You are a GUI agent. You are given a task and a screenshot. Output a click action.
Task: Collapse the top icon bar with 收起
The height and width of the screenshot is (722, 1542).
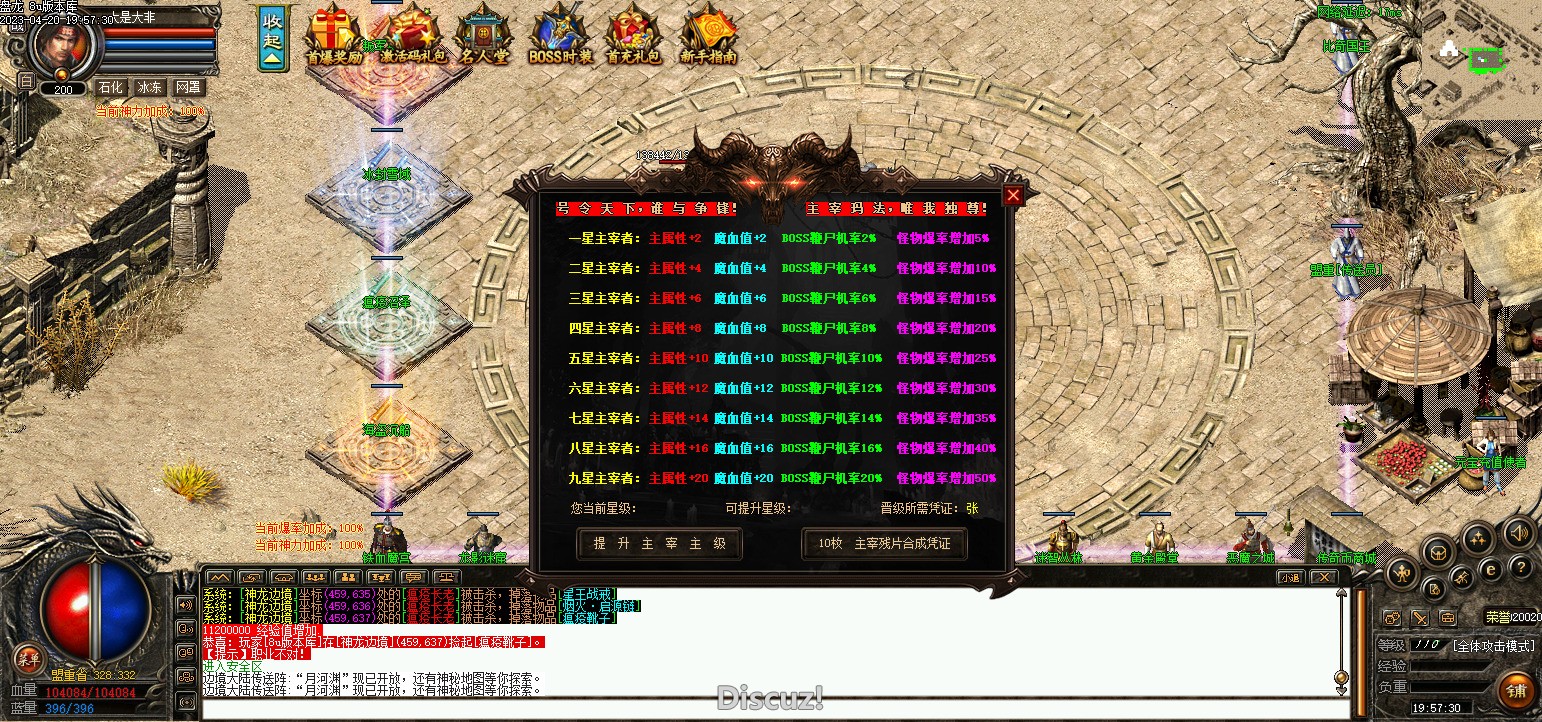[272, 40]
